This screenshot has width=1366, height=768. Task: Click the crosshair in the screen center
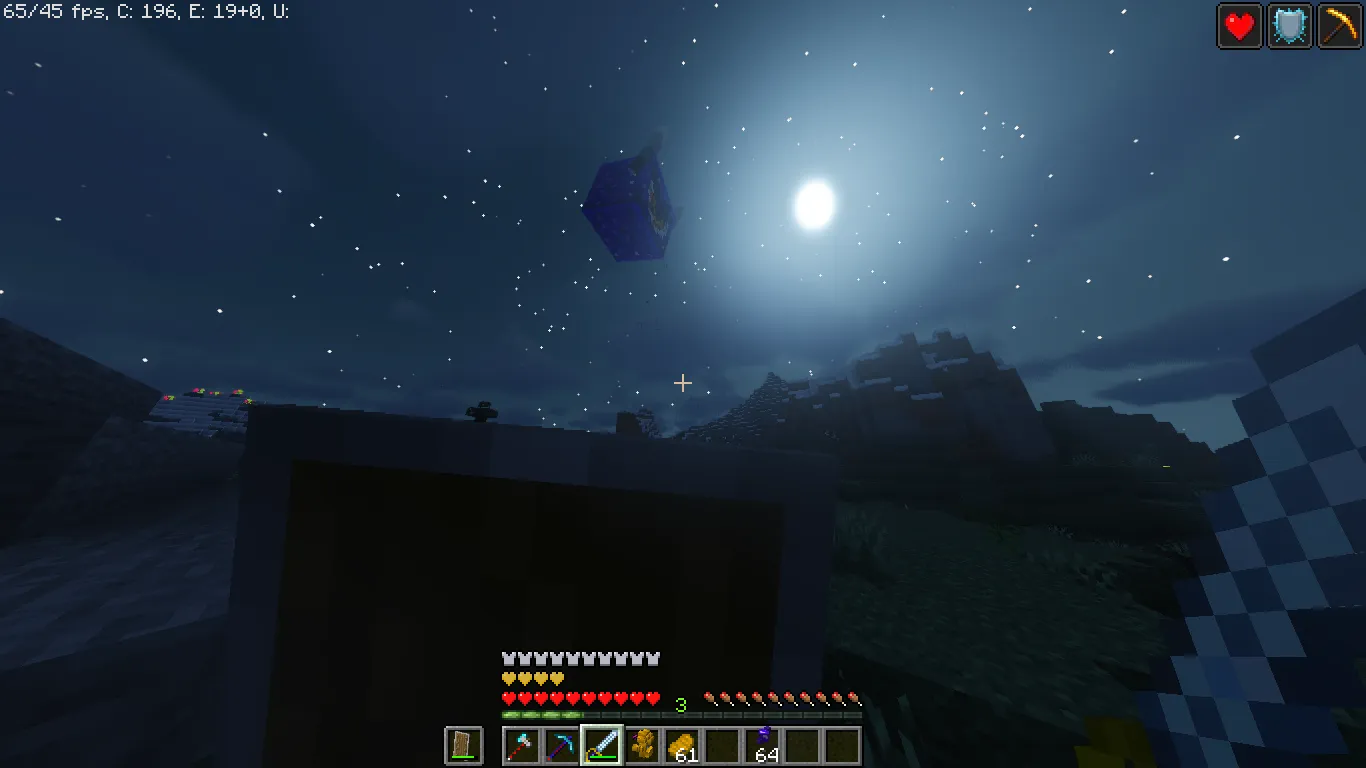point(683,382)
